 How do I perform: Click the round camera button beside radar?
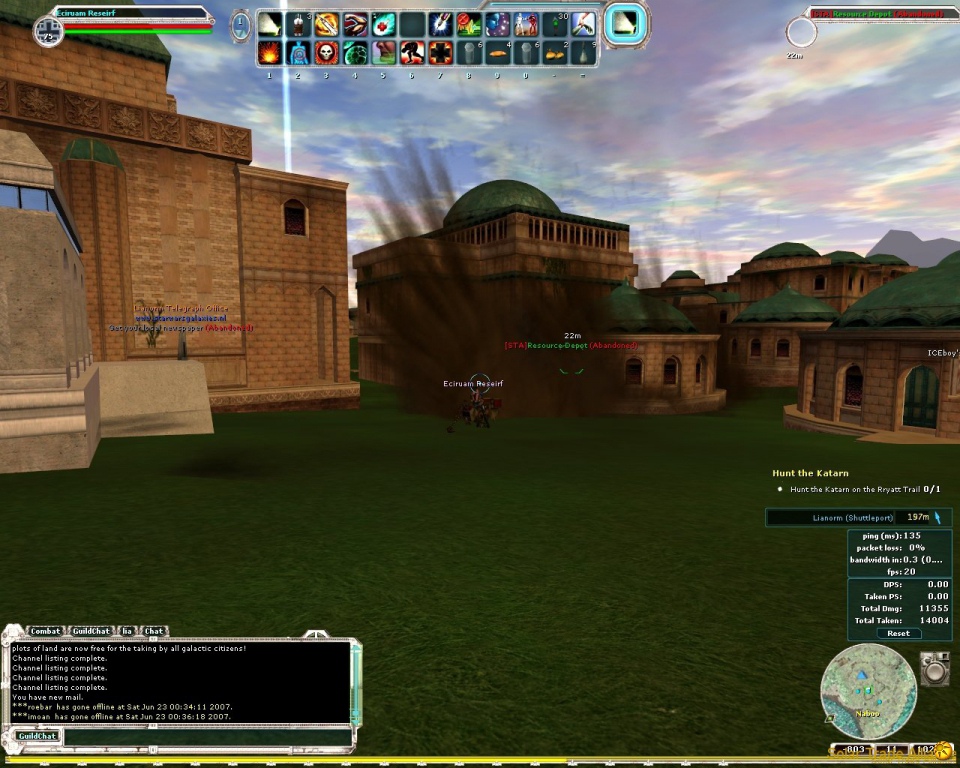pyautogui.click(x=935, y=669)
